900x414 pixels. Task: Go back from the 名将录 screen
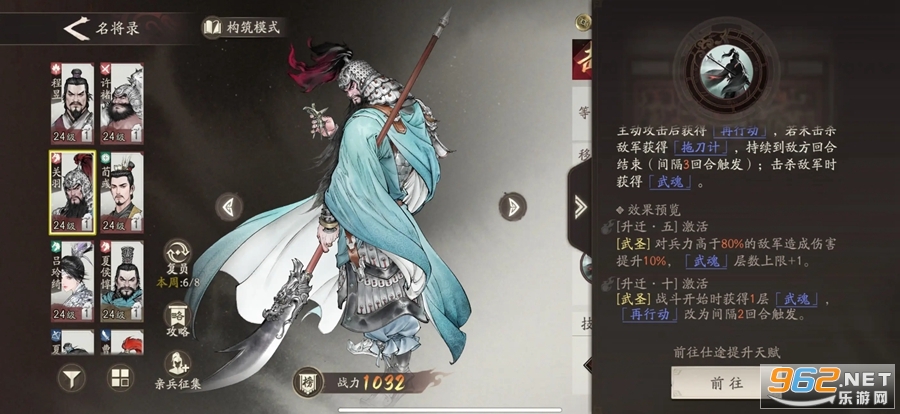74,27
